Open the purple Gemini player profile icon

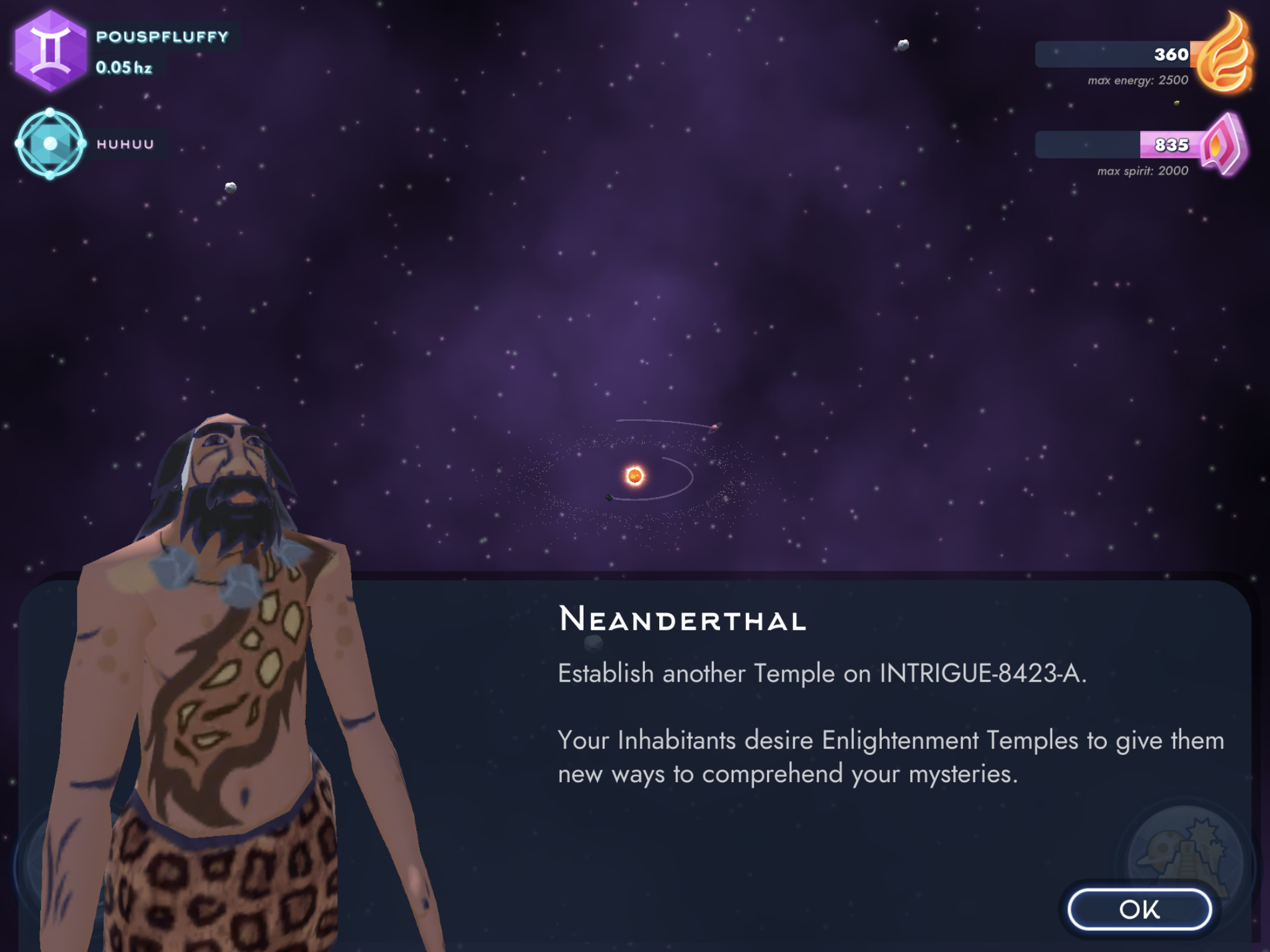[50, 51]
